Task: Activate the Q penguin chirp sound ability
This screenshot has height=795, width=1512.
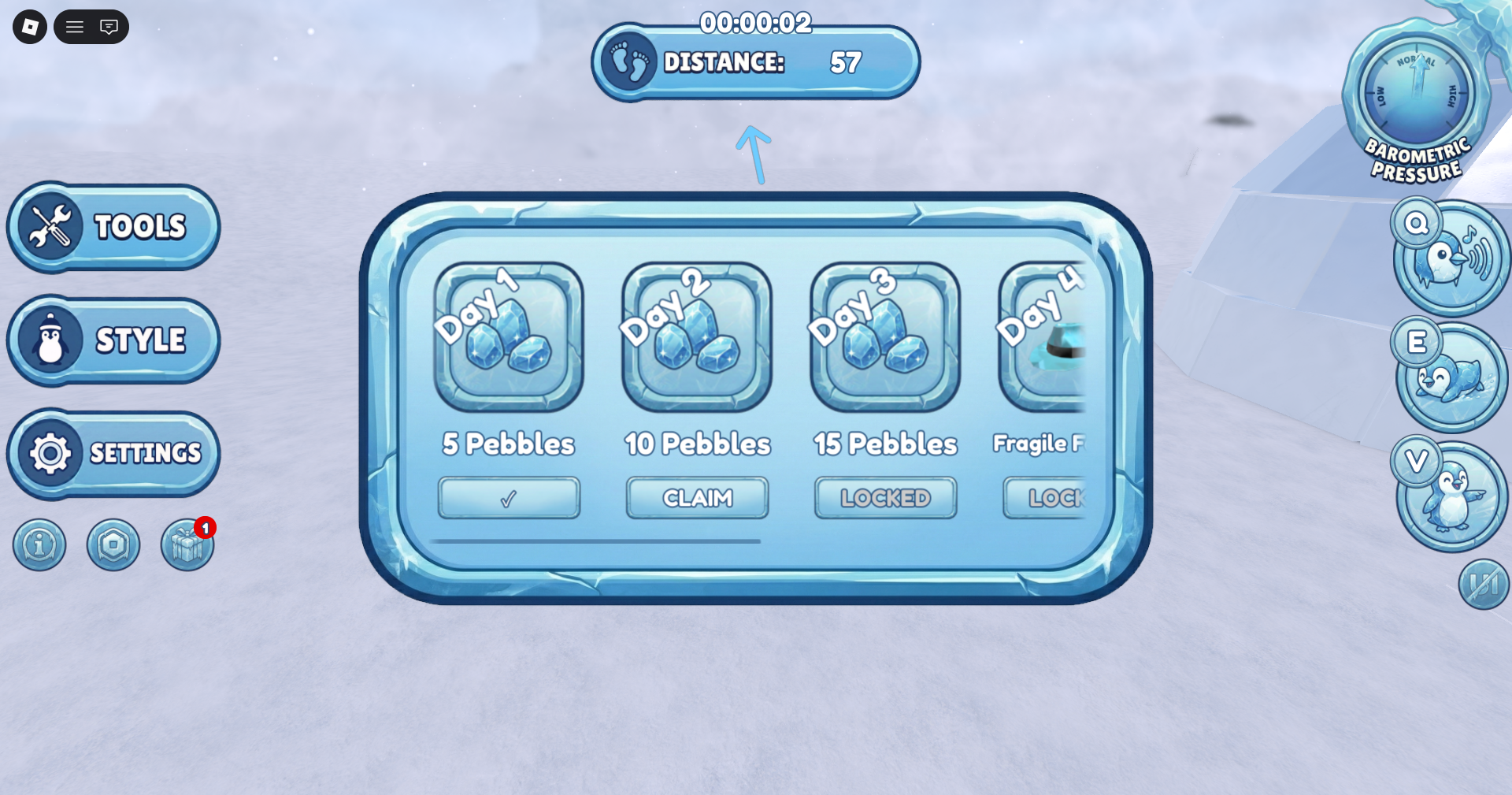Action: [1451, 254]
